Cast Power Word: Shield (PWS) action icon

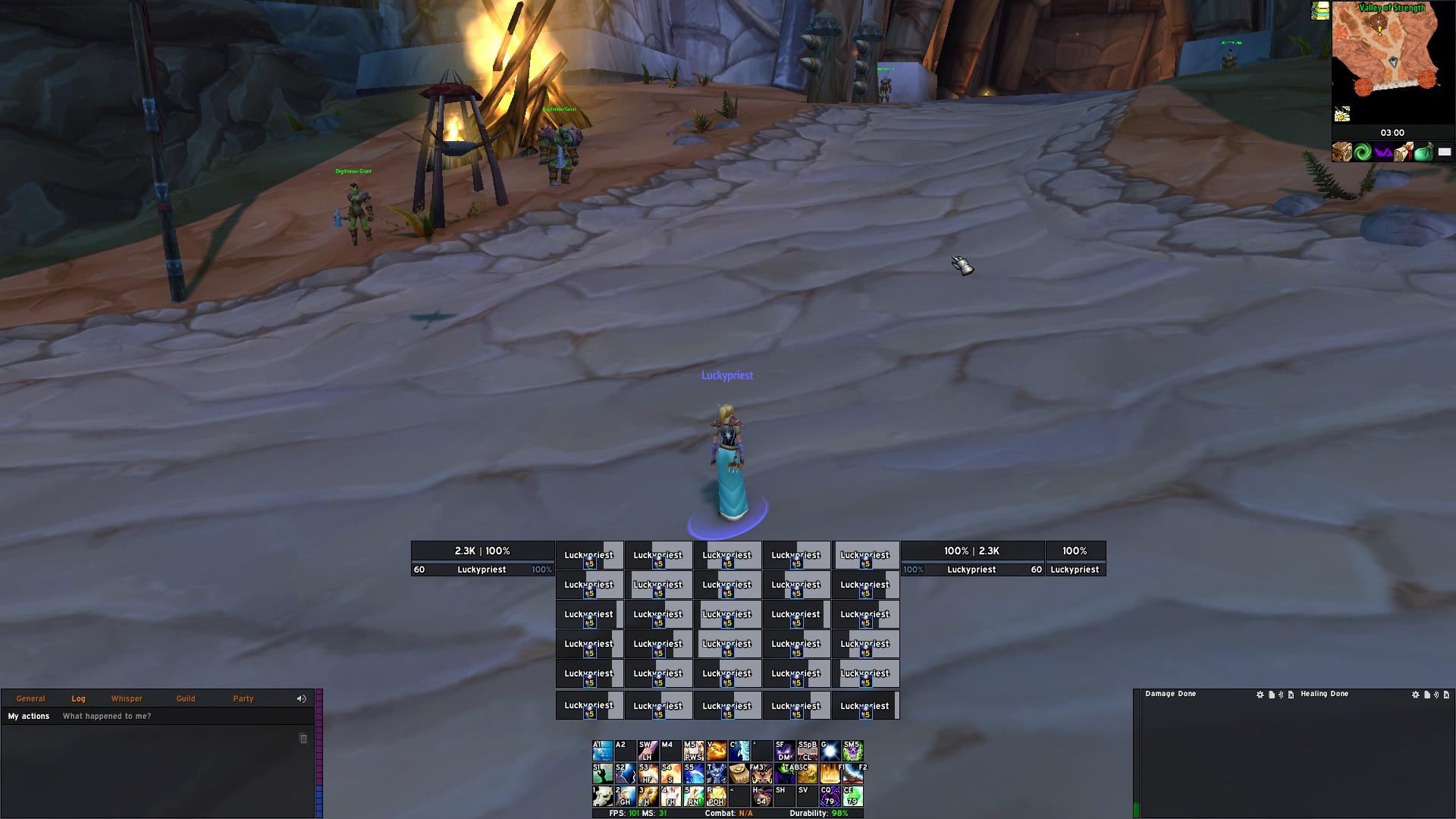click(692, 752)
